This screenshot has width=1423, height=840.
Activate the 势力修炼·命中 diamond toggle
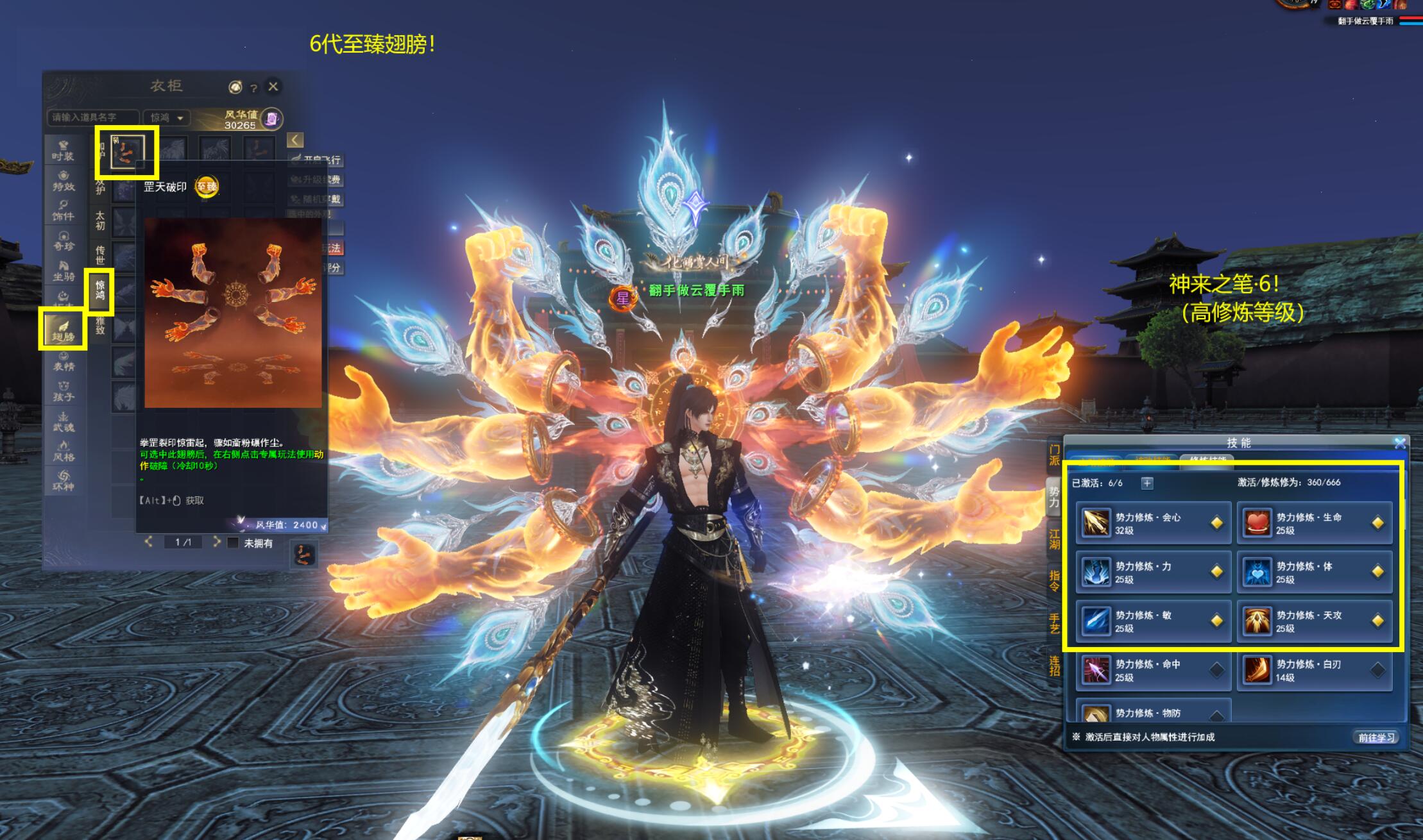point(1216,671)
